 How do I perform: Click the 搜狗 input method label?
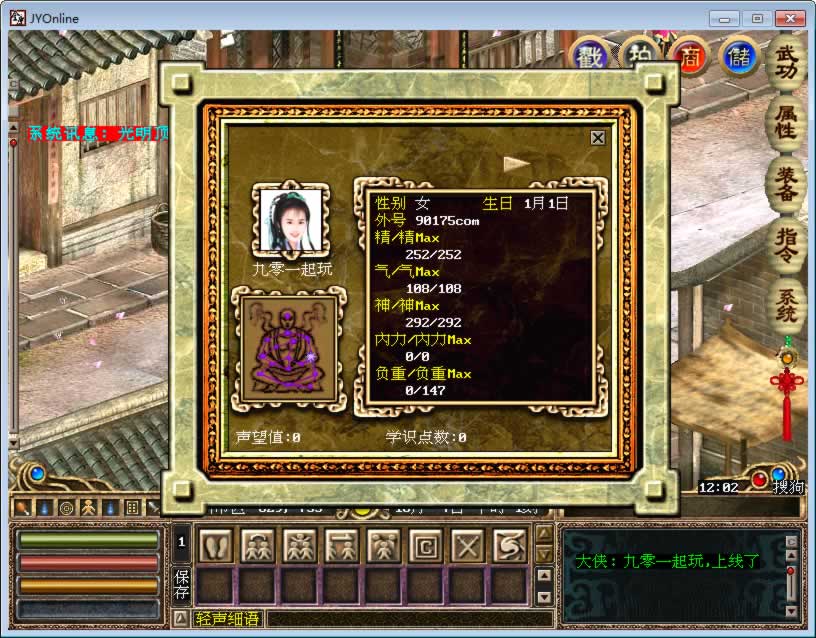[787, 487]
